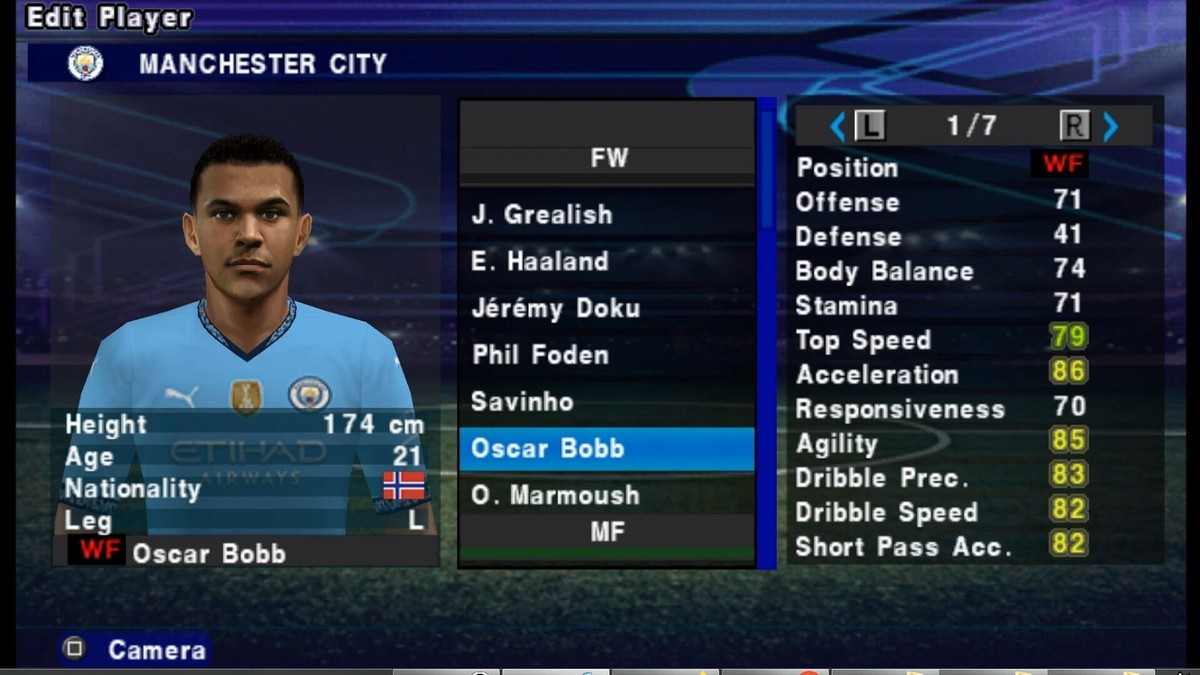Select the Position stat row
The width and height of the screenshot is (1200, 675).
[940, 167]
